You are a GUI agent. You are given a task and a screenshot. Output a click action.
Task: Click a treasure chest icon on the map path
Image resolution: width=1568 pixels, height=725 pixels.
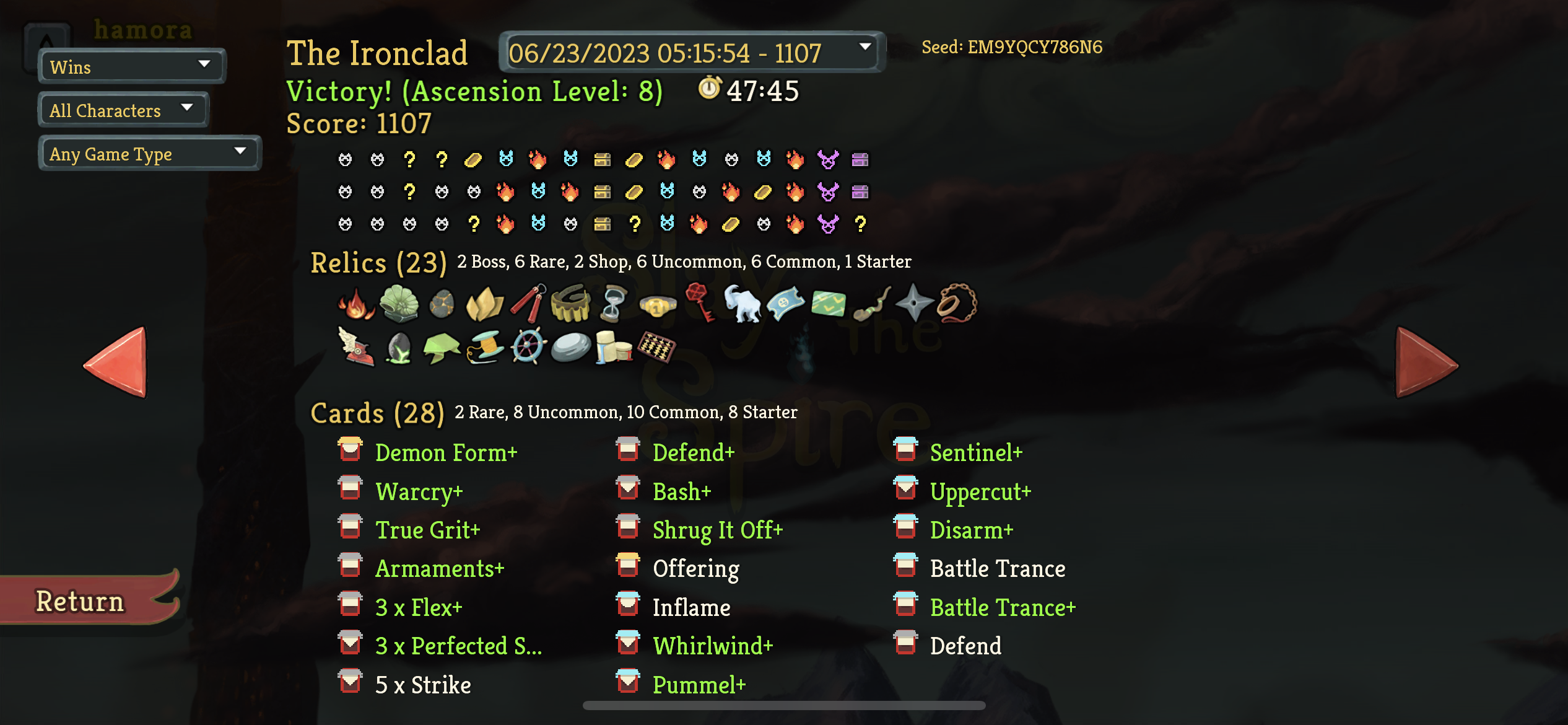pyautogui.click(x=603, y=160)
